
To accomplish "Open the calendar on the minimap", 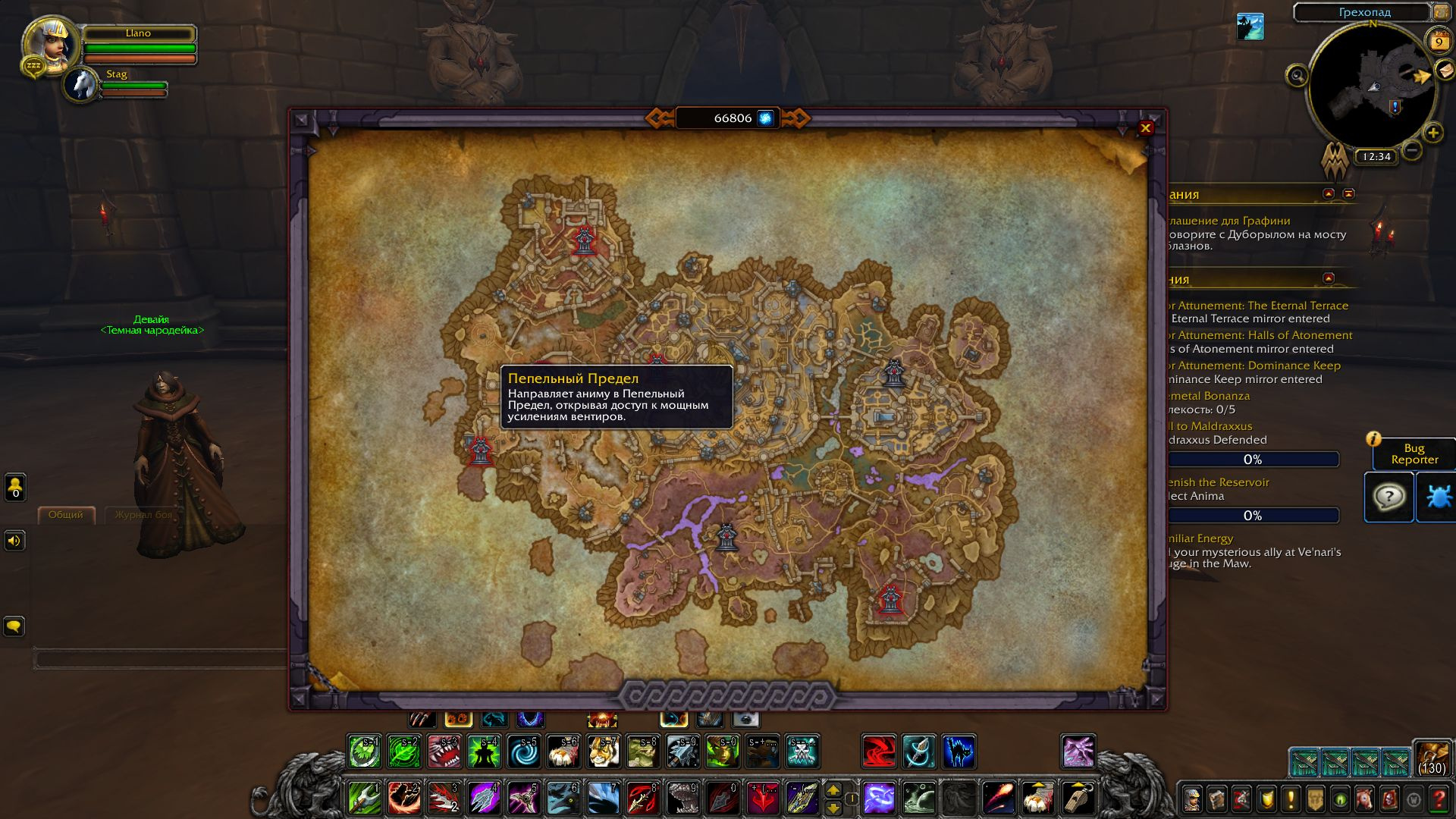I will point(1439,39).
